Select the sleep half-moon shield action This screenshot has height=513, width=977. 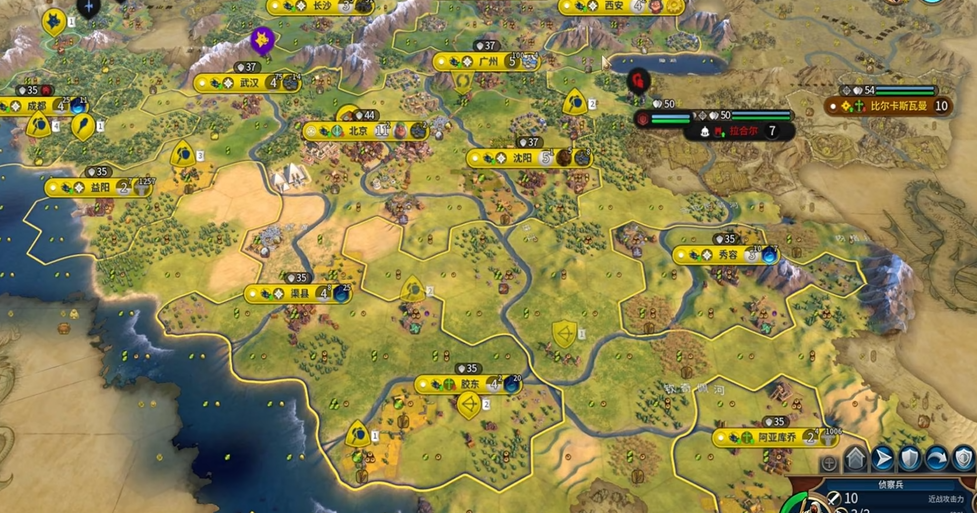963,459
